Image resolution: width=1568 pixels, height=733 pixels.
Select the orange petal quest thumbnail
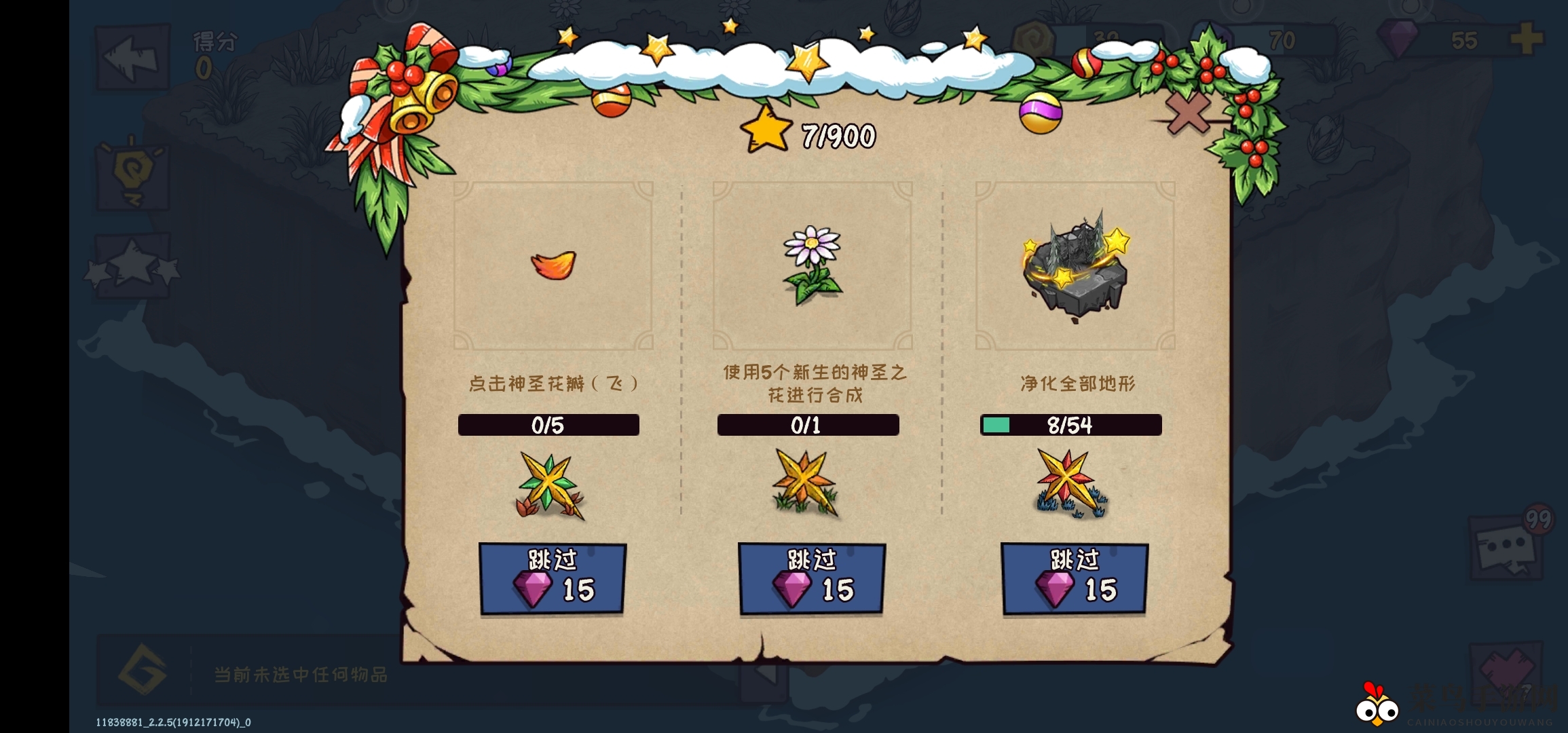click(553, 267)
